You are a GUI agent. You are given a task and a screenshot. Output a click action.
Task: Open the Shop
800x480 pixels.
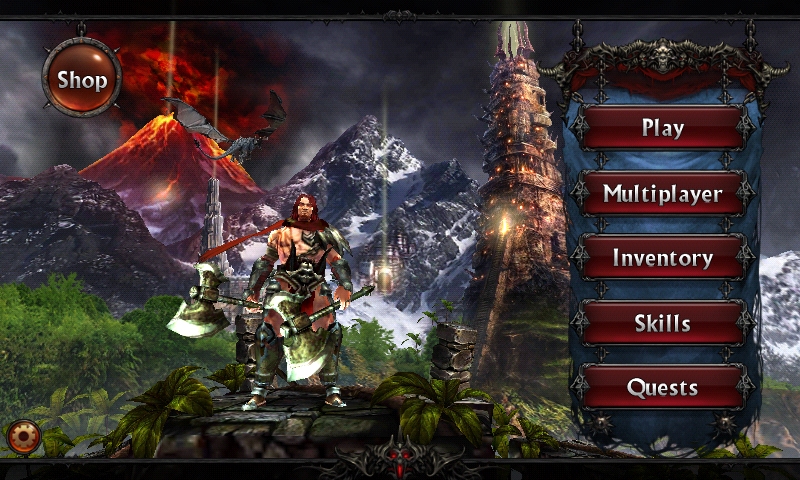pyautogui.click(x=81, y=78)
